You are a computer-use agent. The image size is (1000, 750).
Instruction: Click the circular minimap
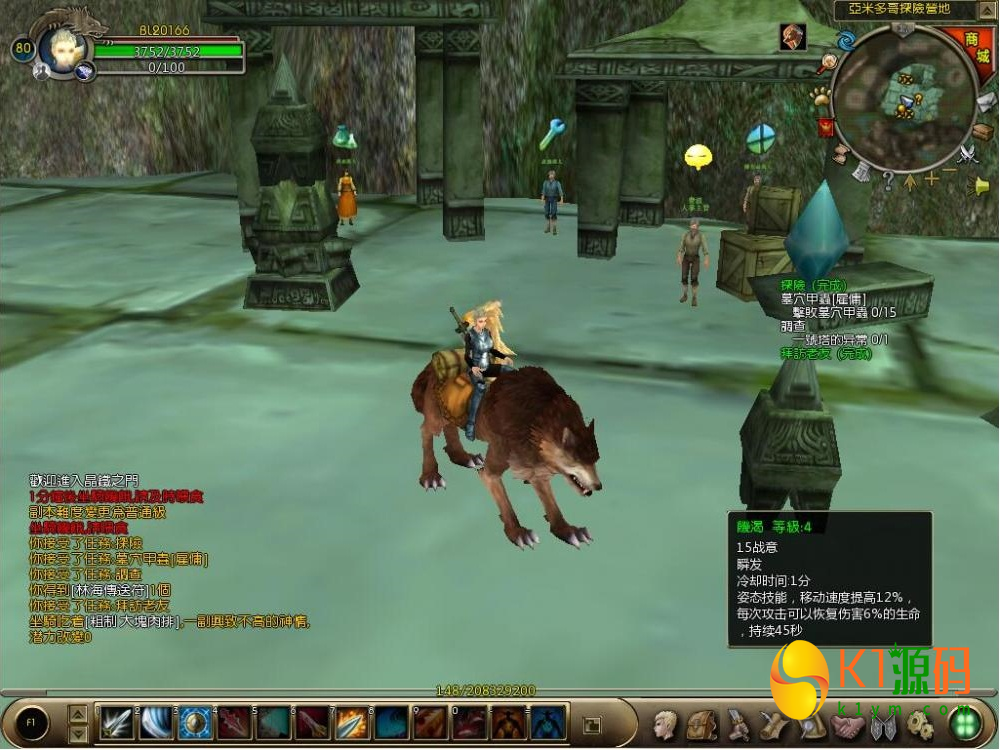pos(904,98)
